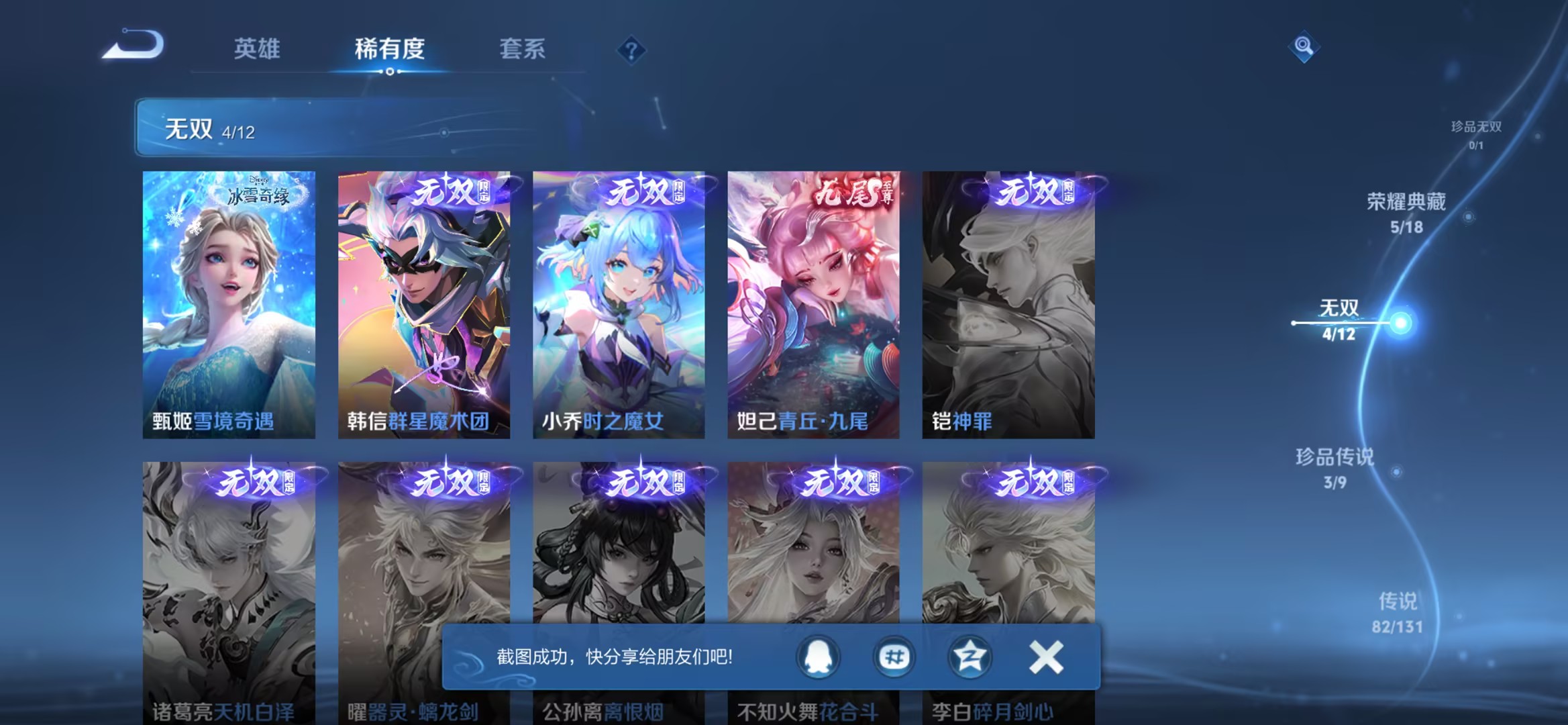Image resolution: width=1568 pixels, height=725 pixels.
Task: Share screenshot via the QQ penguin icon
Action: click(x=820, y=655)
